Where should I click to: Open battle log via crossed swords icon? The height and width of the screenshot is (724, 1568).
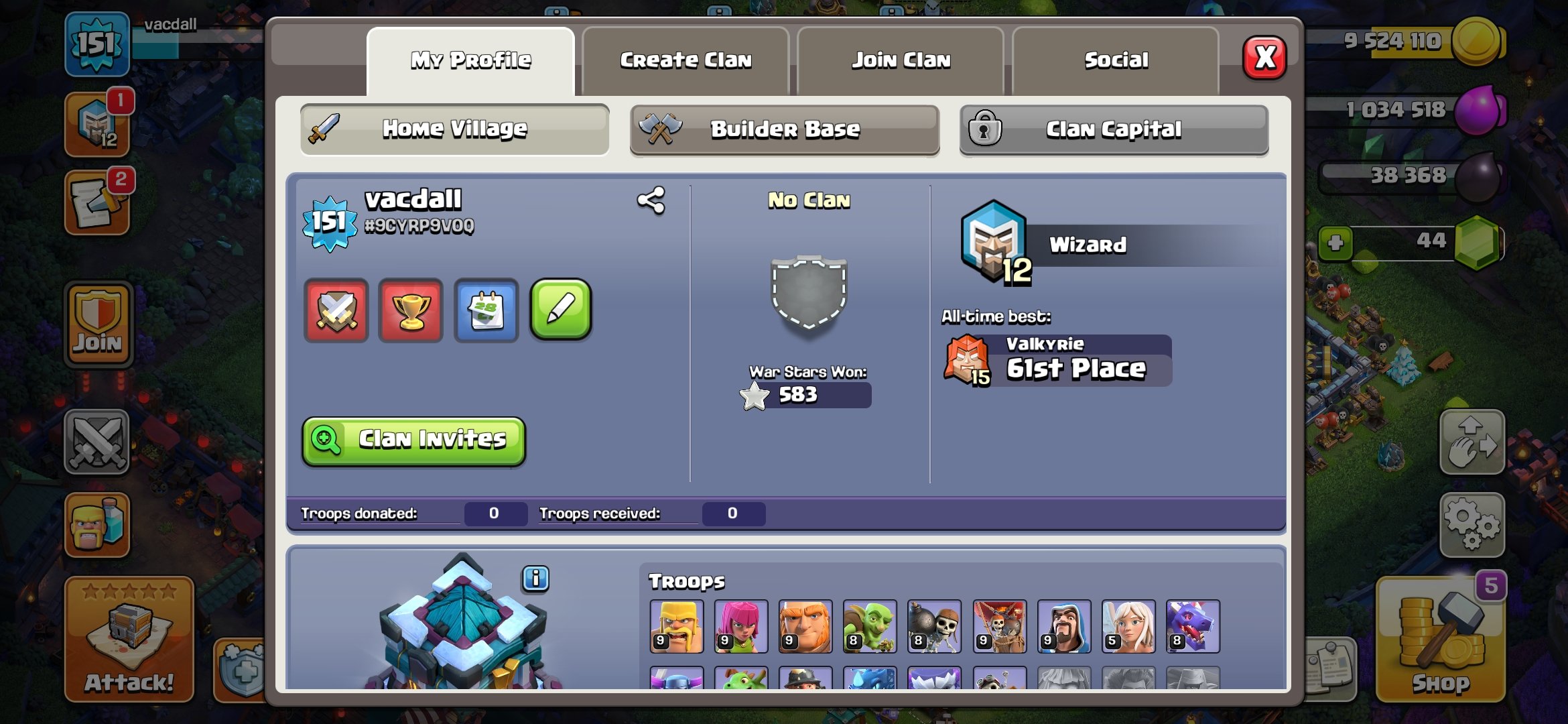(x=336, y=309)
